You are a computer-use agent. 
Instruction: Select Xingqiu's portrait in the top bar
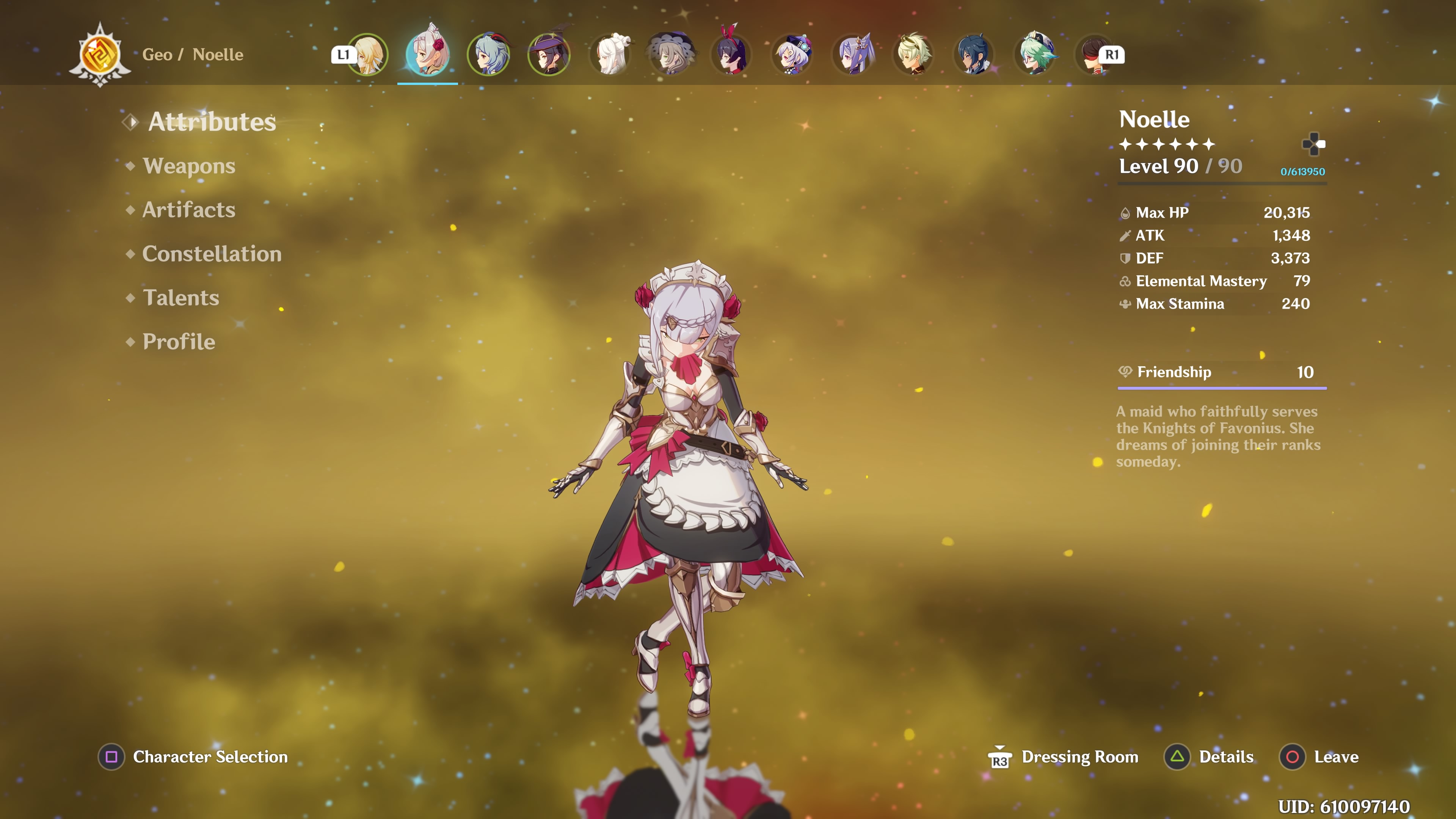(974, 55)
